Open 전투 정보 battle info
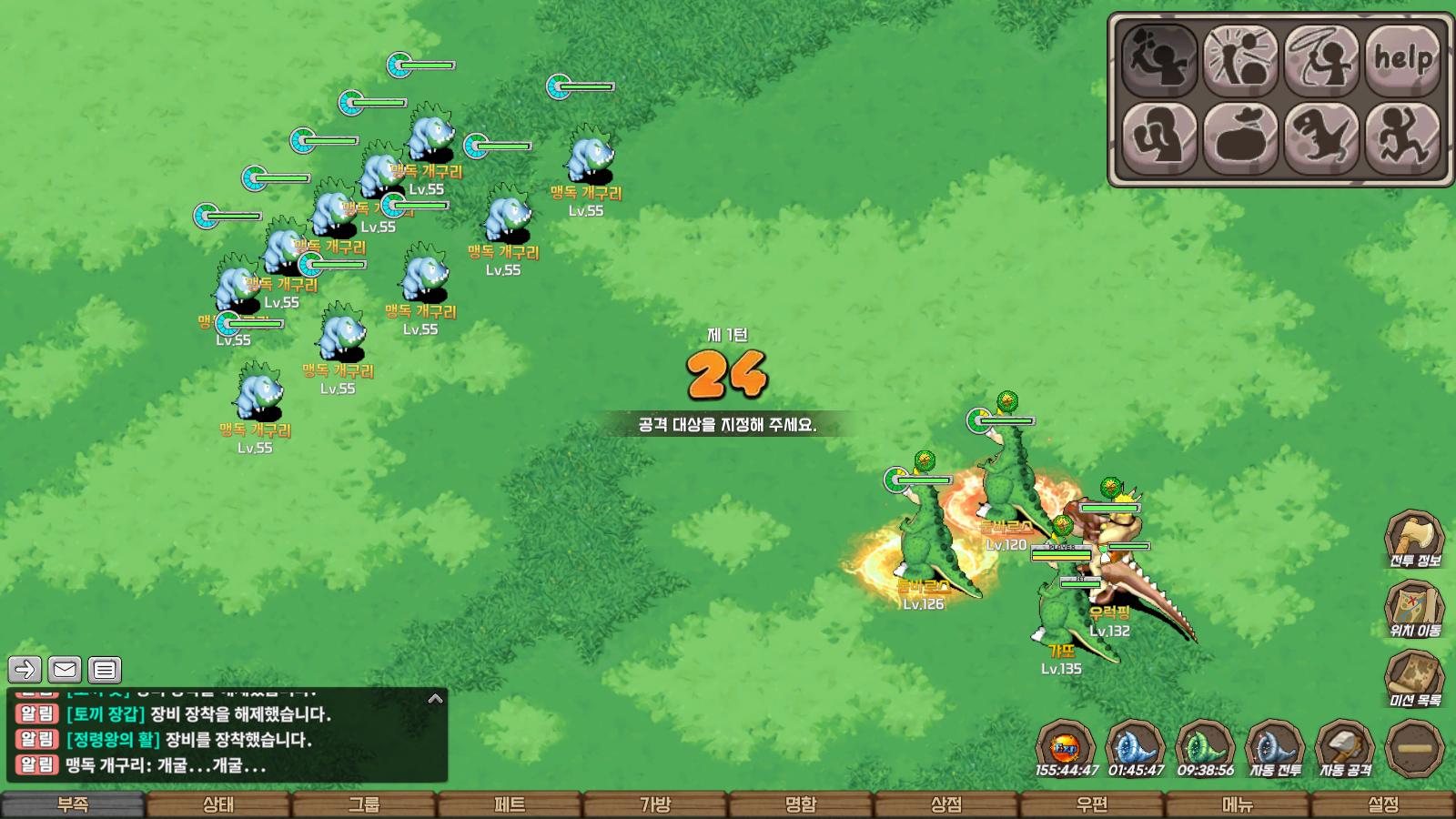 (1414, 539)
